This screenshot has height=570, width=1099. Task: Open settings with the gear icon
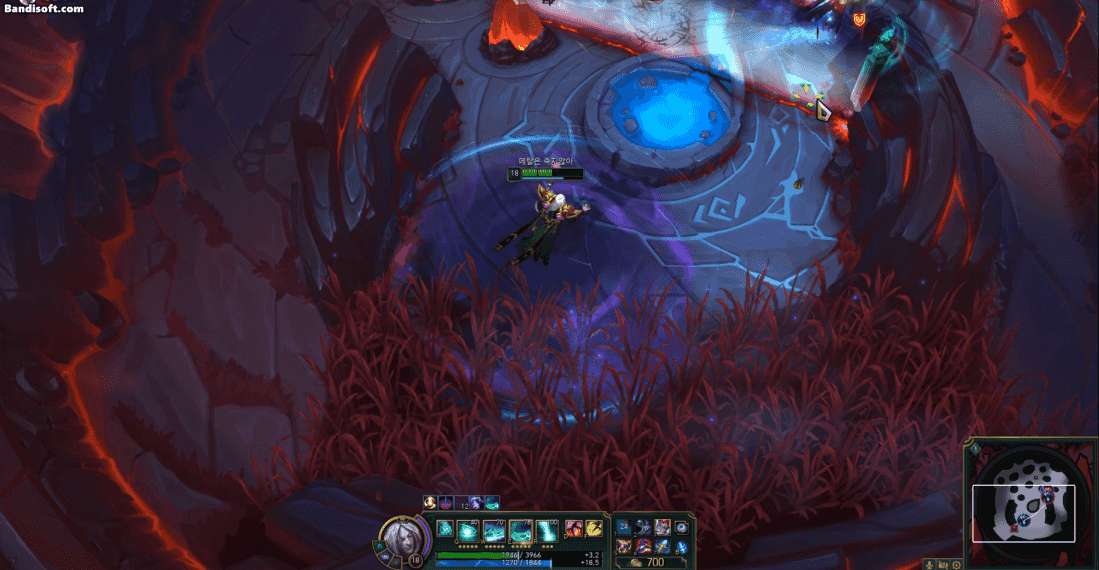tap(957, 565)
